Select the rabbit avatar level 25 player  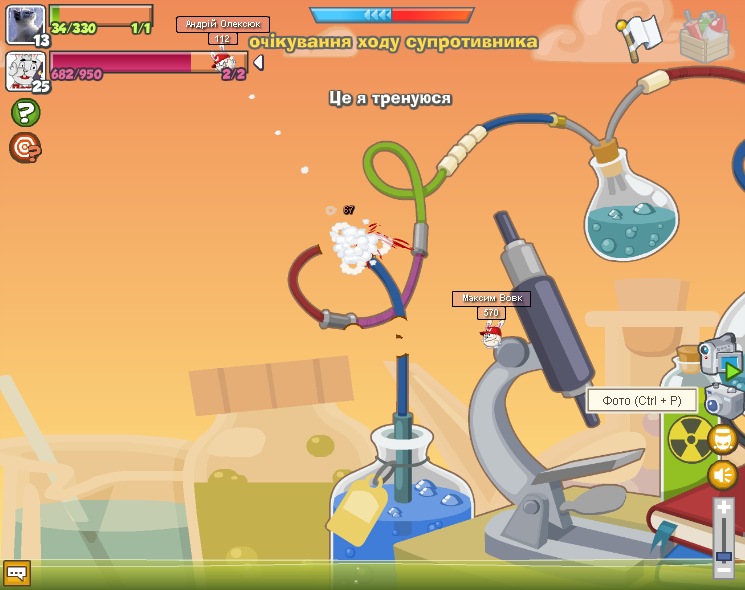pos(25,71)
